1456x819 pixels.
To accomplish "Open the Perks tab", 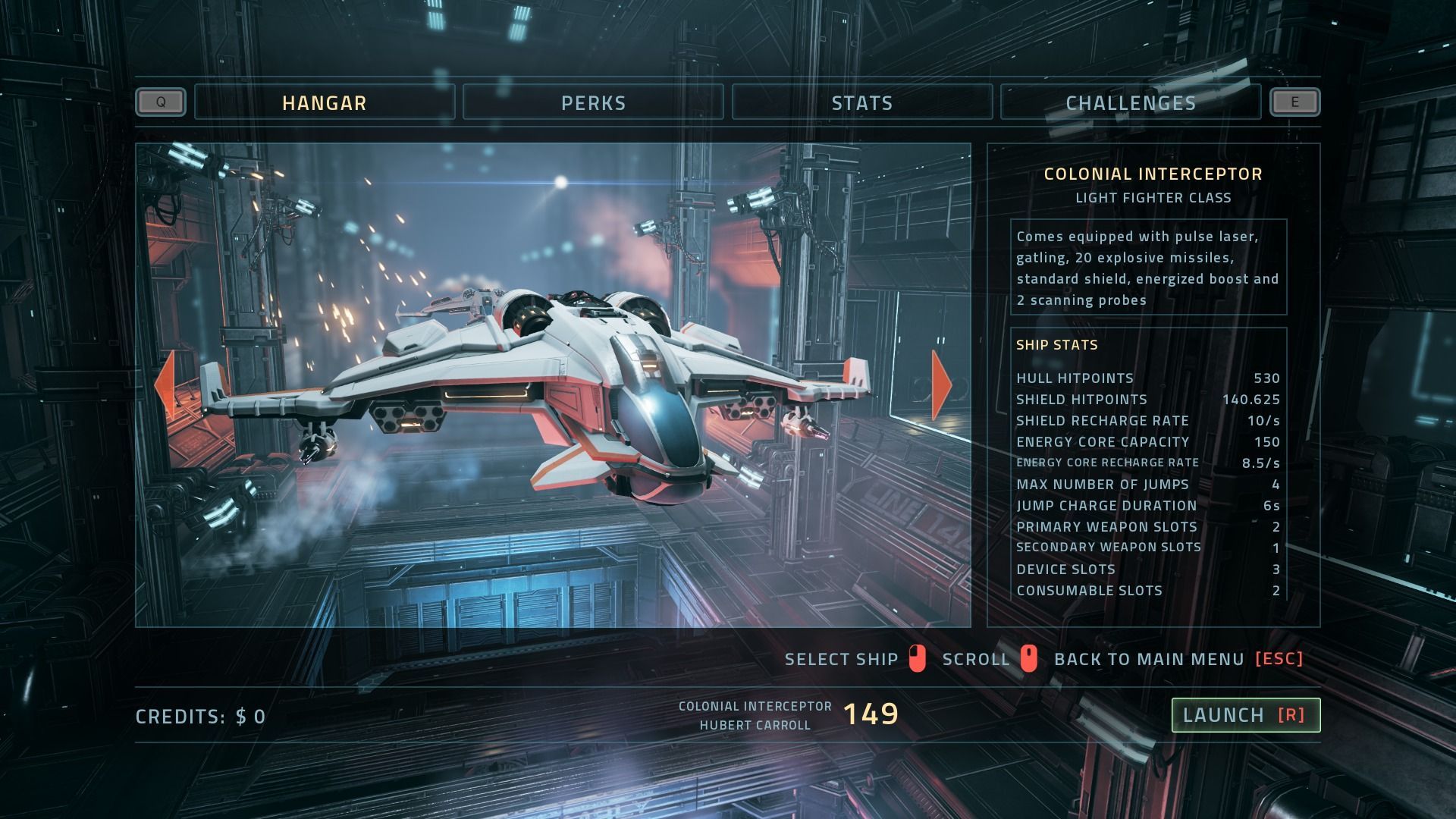I will click(593, 102).
